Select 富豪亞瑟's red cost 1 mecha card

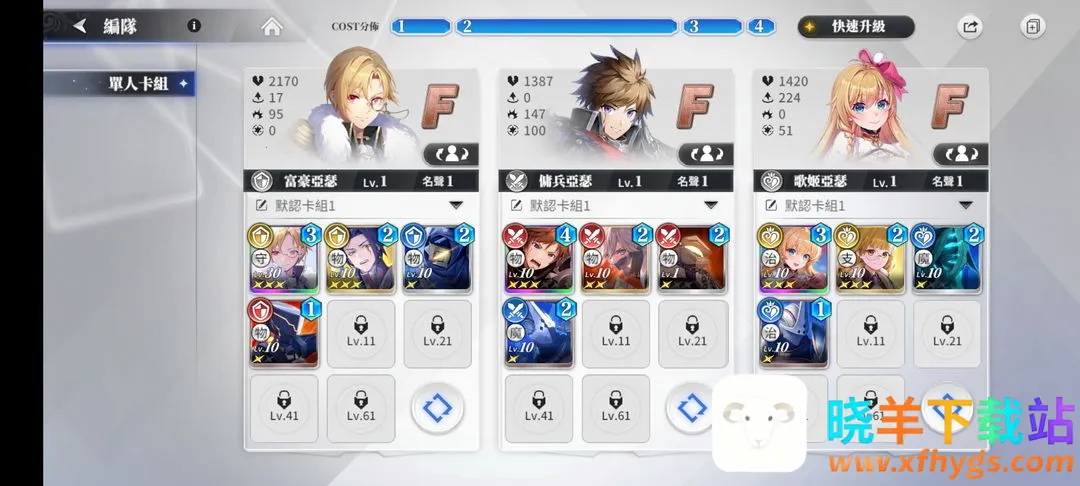284,334
